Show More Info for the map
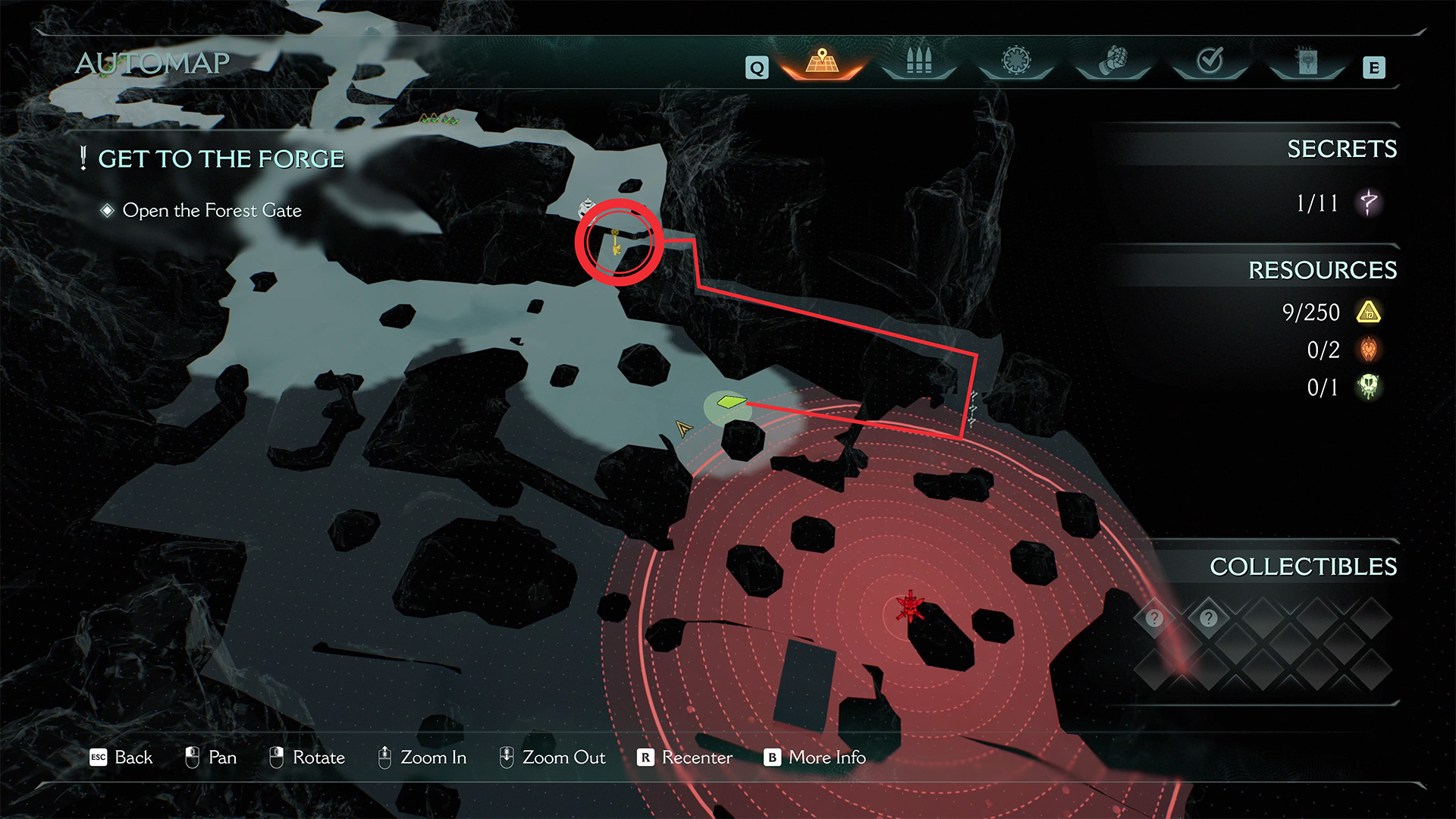The width and height of the screenshot is (1456, 819). [815, 758]
